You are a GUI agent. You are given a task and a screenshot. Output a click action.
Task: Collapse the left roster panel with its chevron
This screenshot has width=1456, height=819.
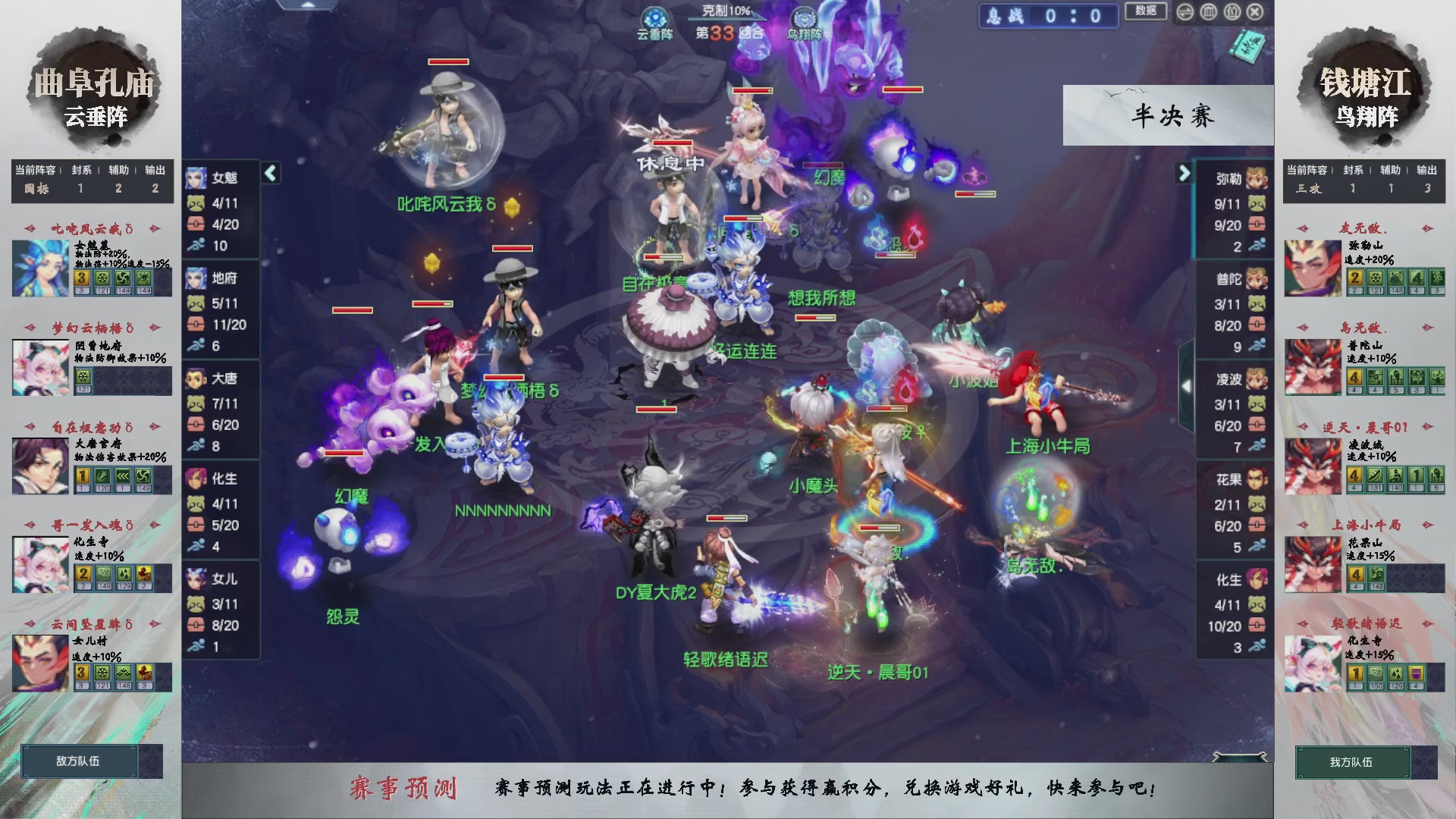tap(269, 173)
